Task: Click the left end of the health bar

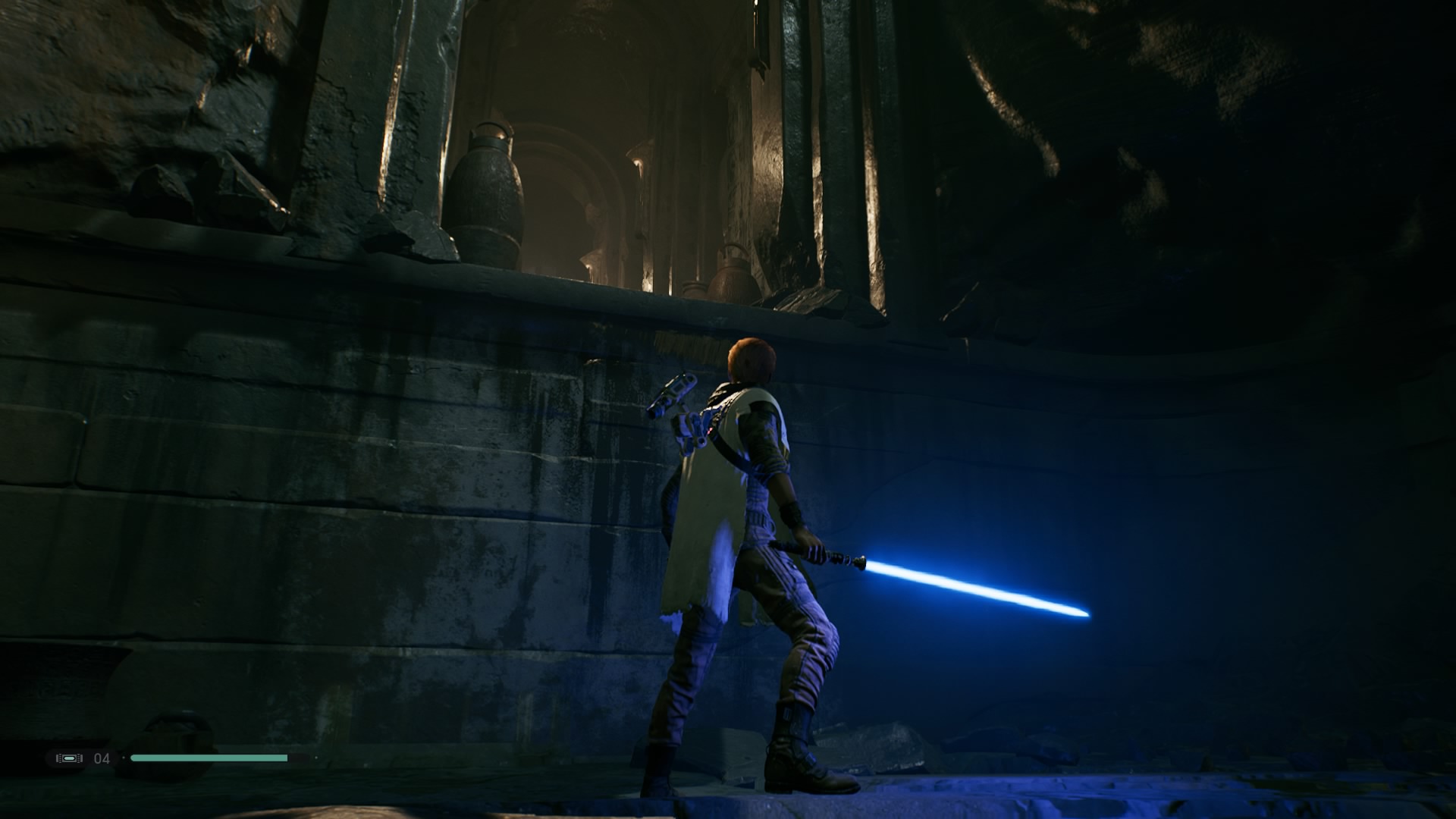Action: click(x=135, y=757)
